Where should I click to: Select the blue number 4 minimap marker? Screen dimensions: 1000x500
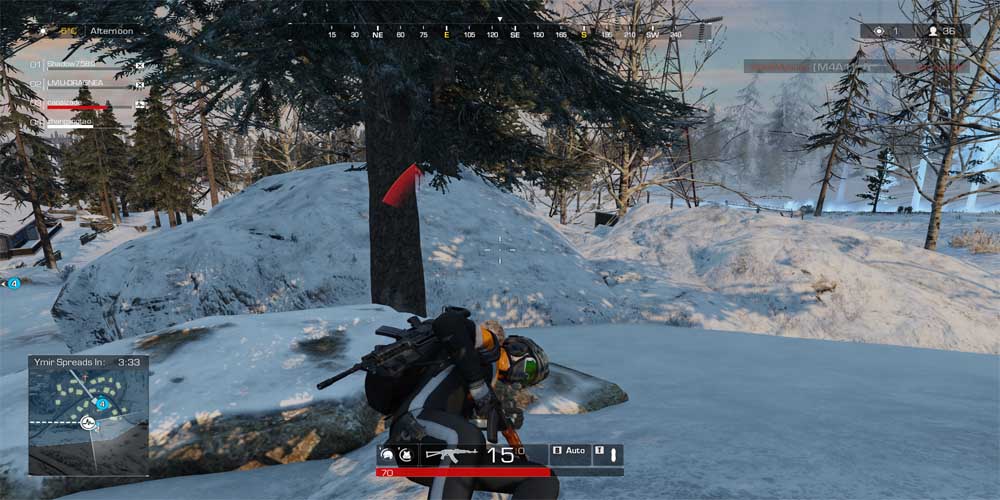pyautogui.click(x=102, y=404)
